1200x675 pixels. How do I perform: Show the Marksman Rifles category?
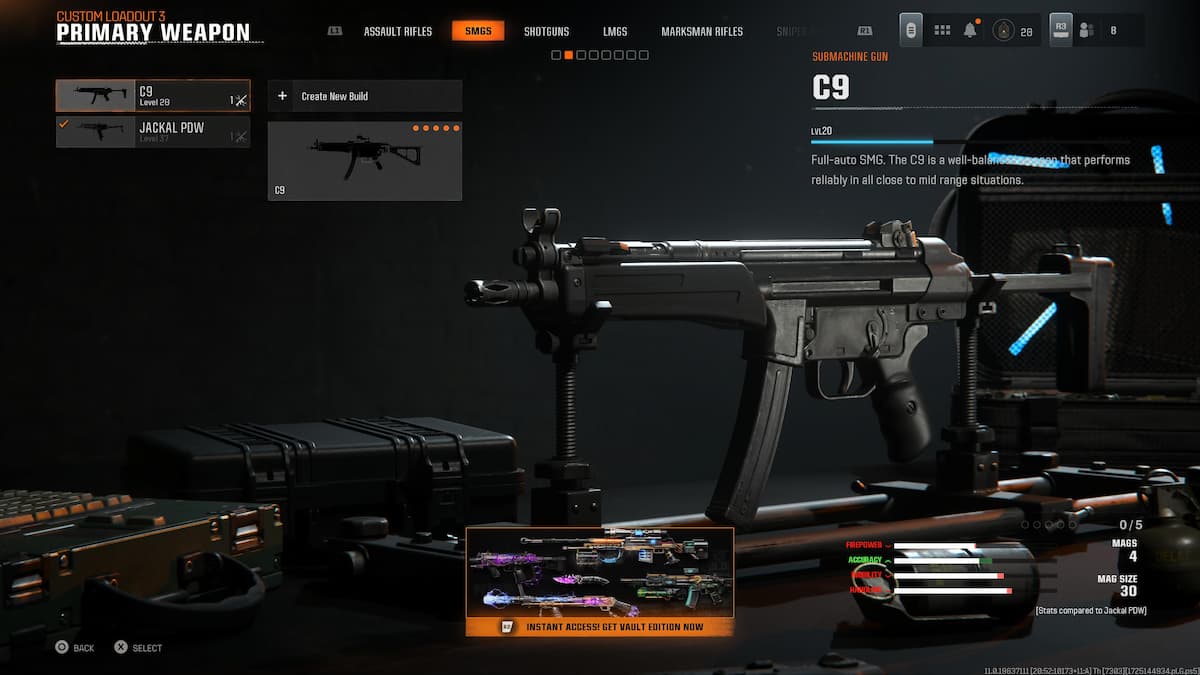[x=702, y=31]
